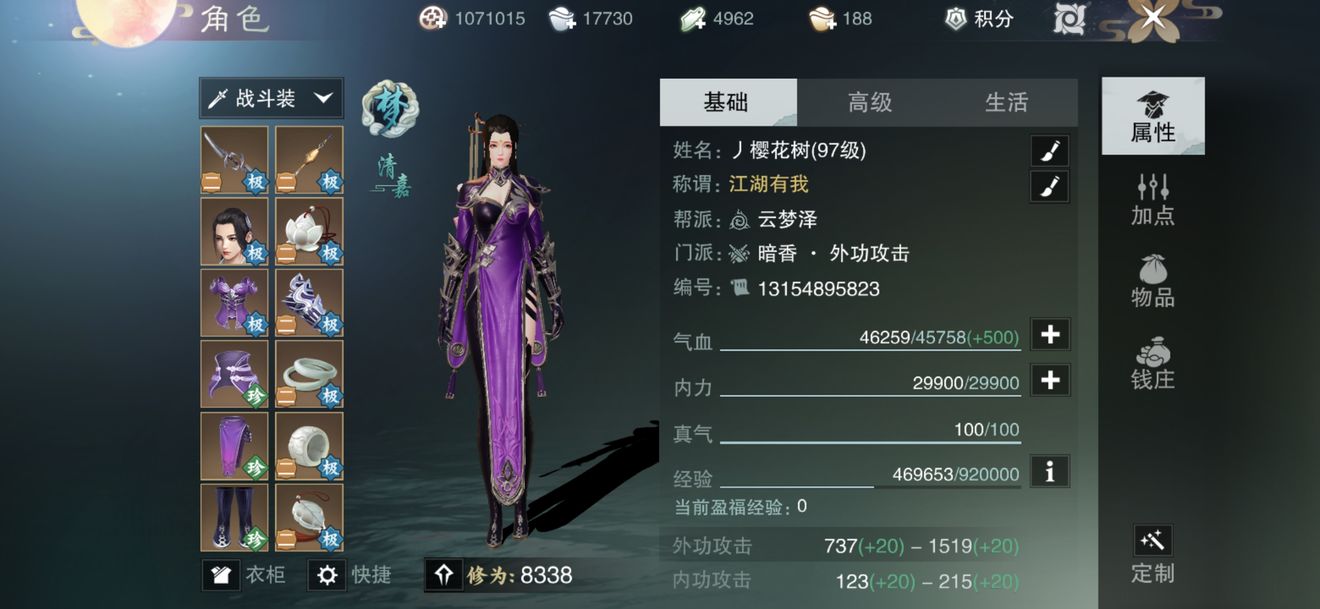The image size is (1320, 609).
Task: Open the 战斗装 outfit dropdown
Action: 271,98
